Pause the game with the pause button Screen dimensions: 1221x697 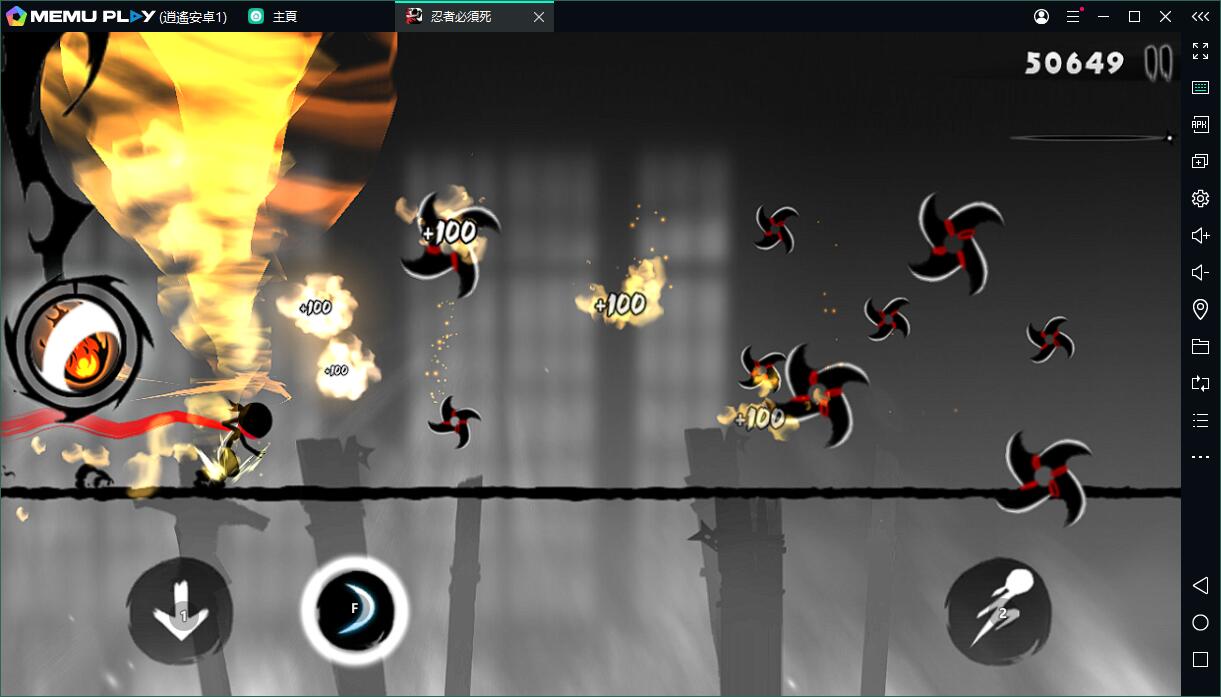[x=1158, y=62]
